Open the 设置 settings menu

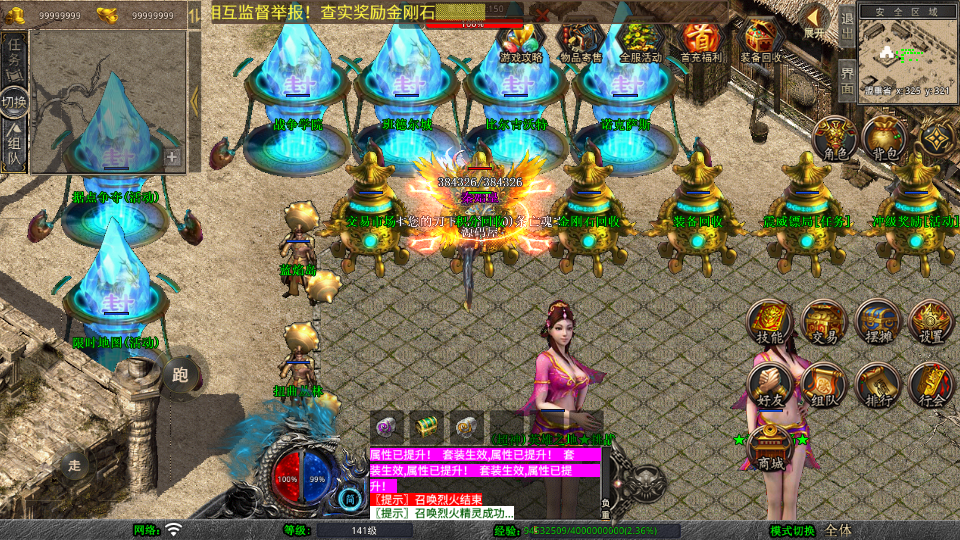[931, 322]
